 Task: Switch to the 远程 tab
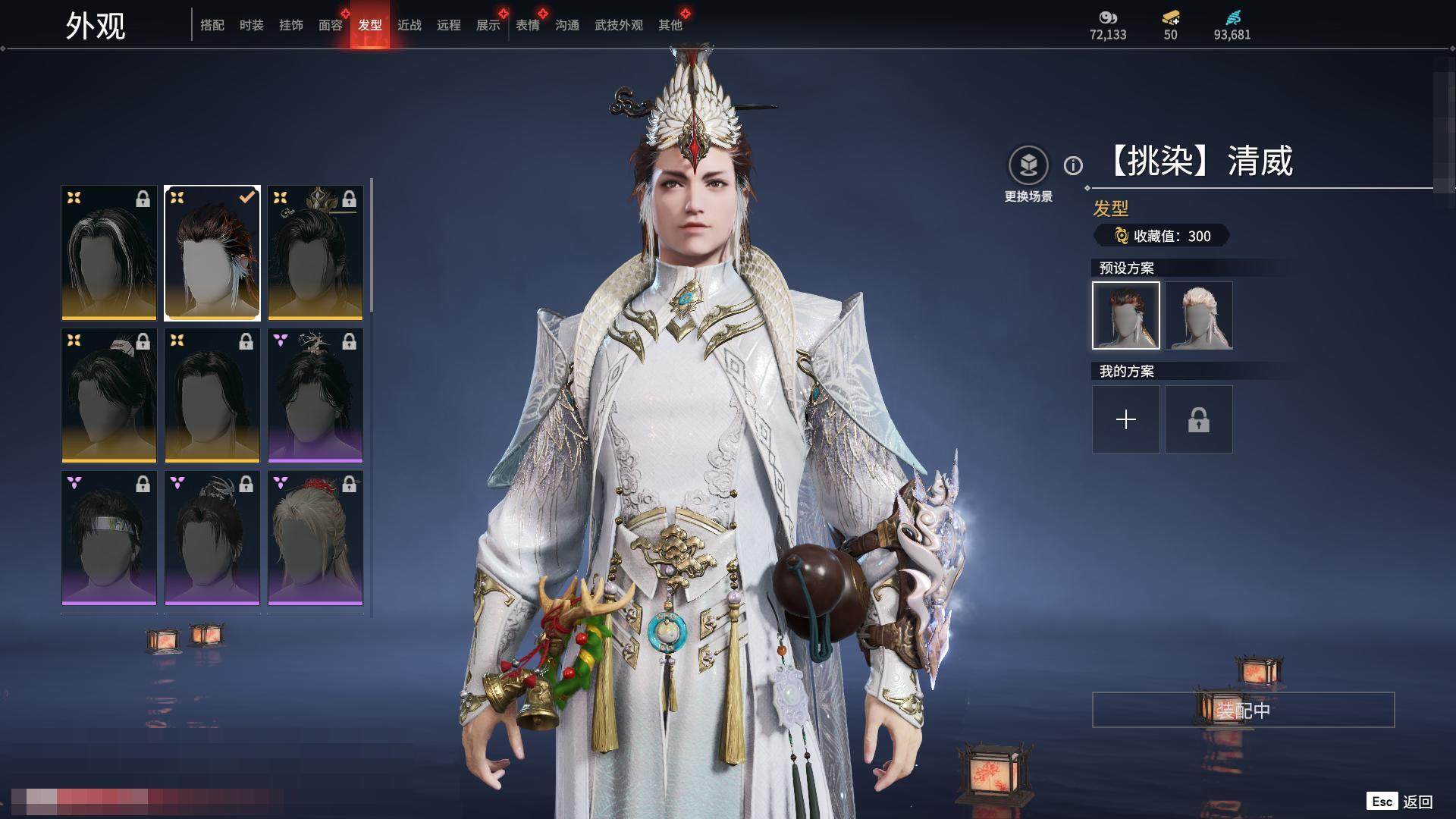pos(449,25)
